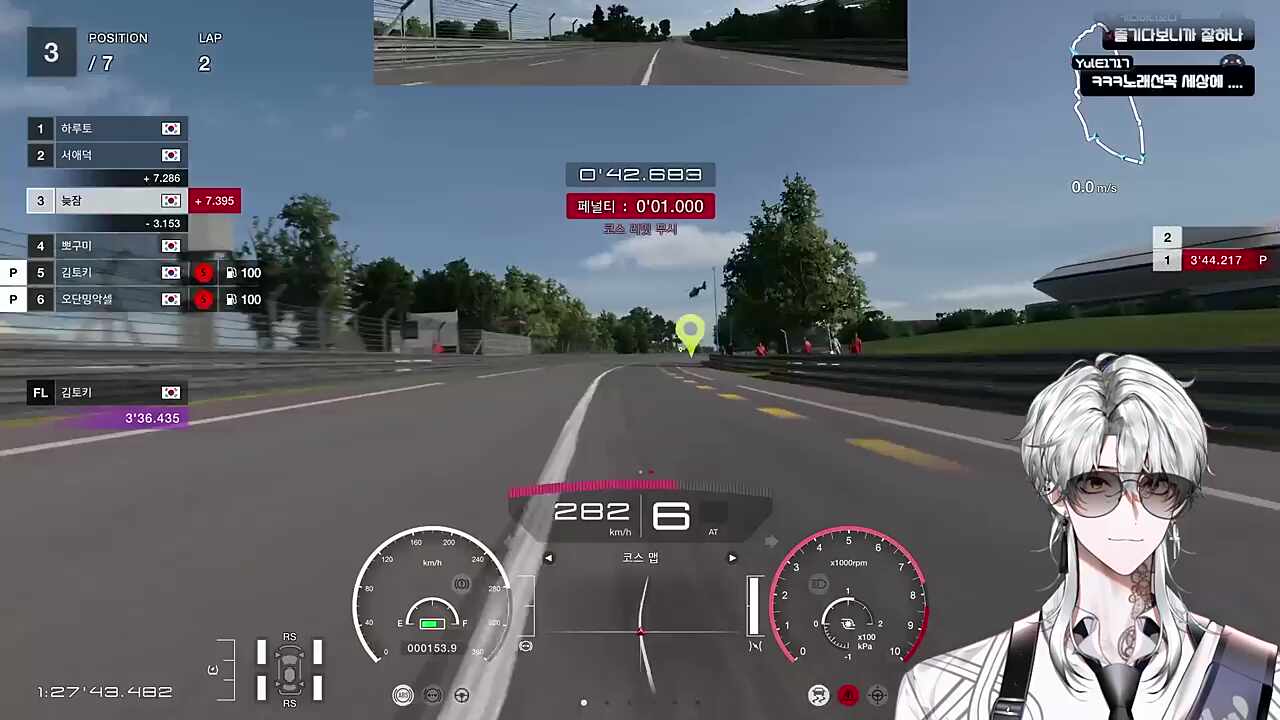Viewport: 1280px width, 720px height.
Task: Click the steering wheel assist icon
Action: pos(462,695)
